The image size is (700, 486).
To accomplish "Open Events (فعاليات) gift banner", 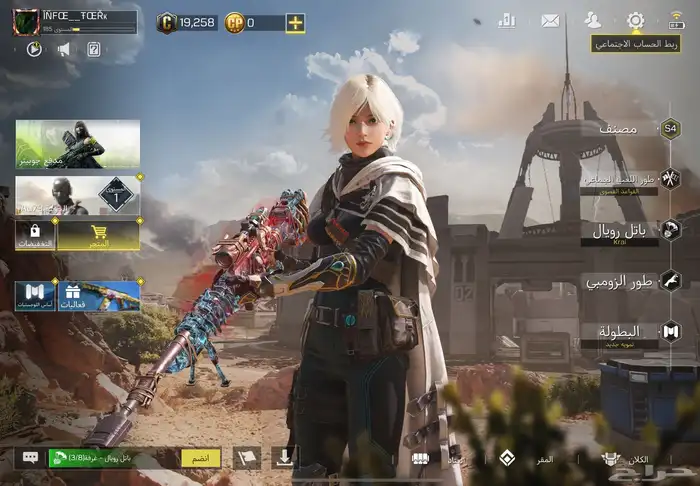I will [x=98, y=297].
